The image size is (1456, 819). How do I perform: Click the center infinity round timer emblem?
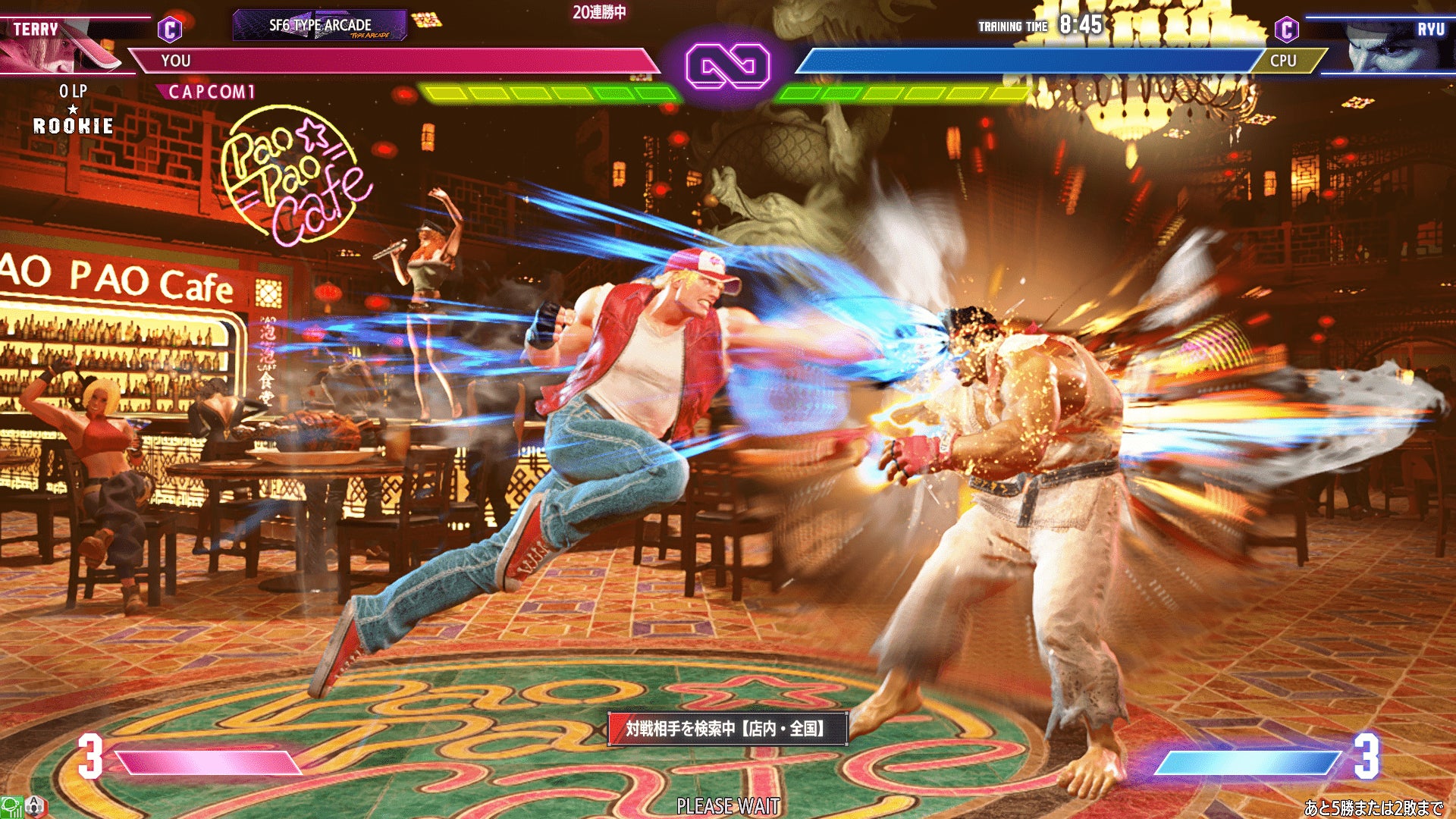coord(727,66)
